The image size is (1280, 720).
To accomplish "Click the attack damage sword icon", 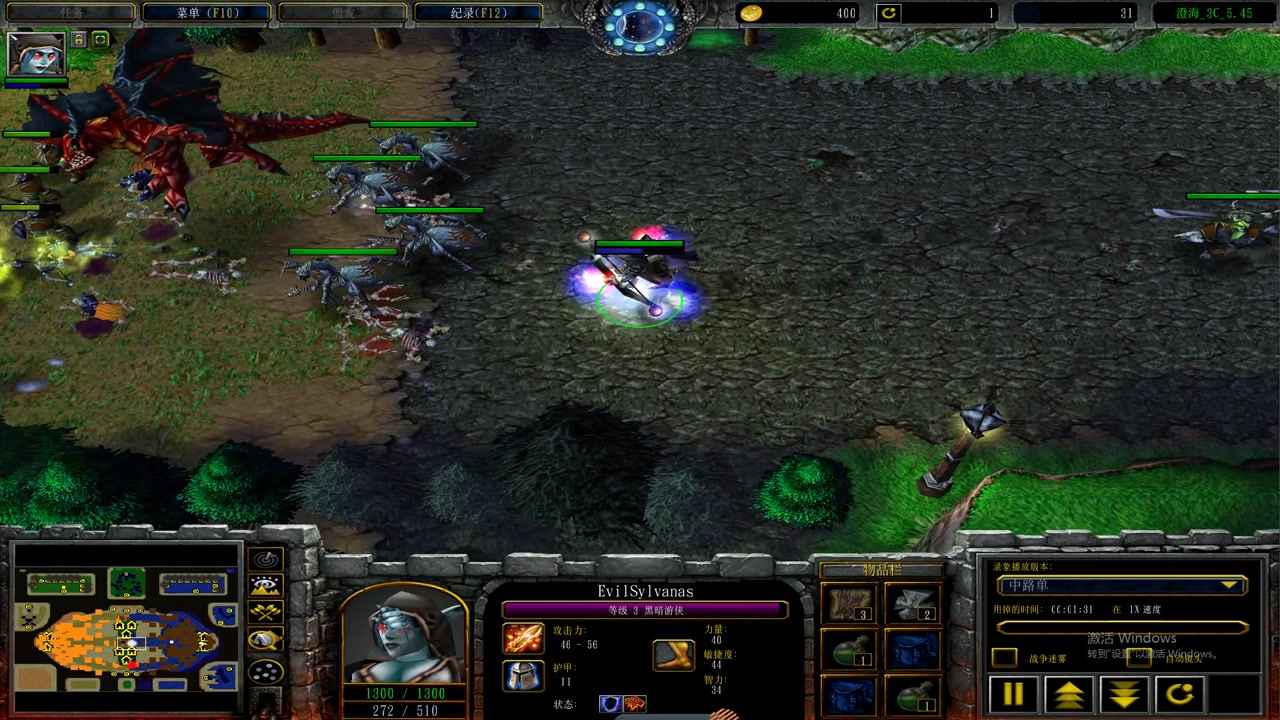I will 523,638.
